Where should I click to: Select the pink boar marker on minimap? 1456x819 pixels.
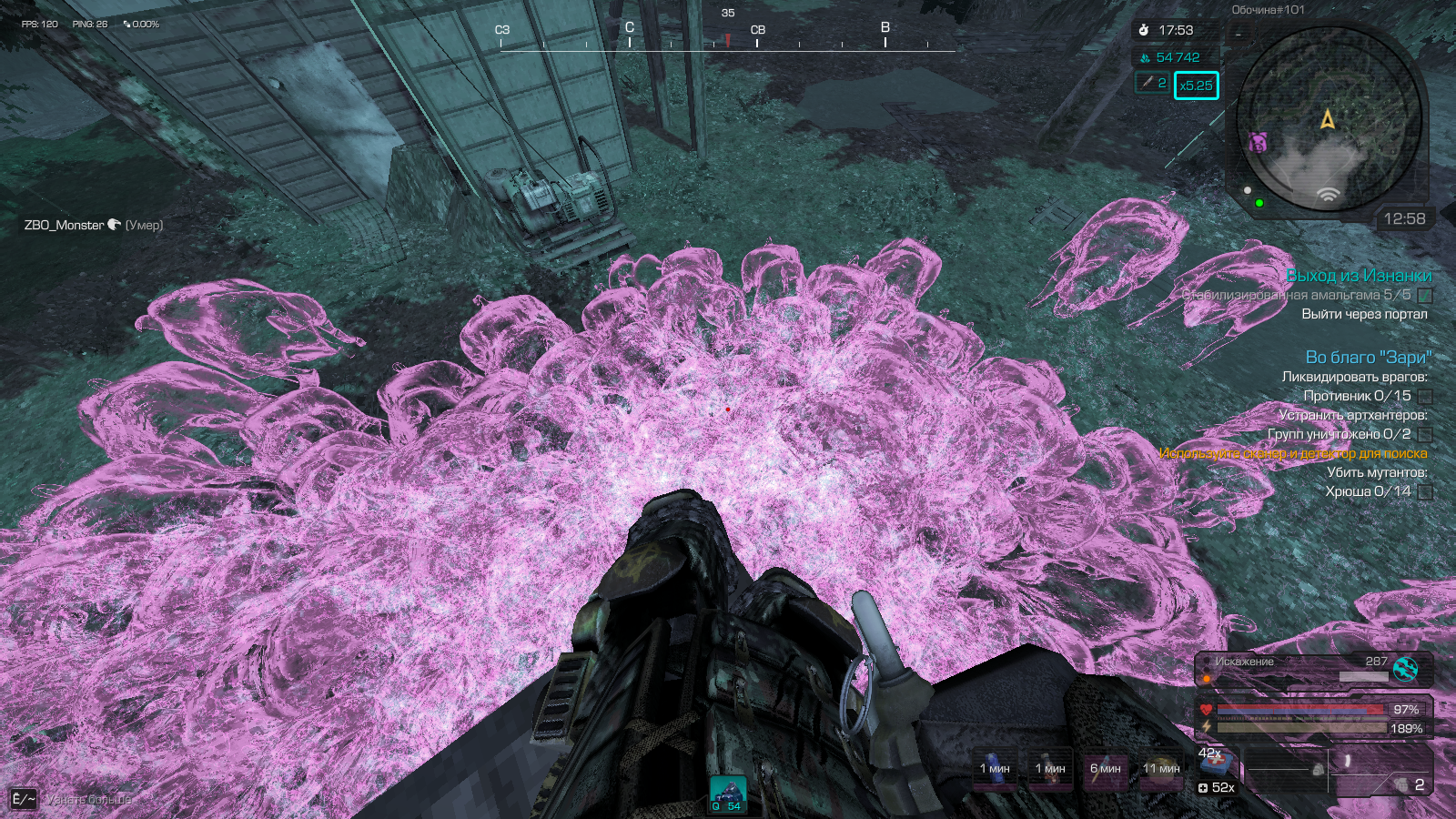pos(1259,142)
